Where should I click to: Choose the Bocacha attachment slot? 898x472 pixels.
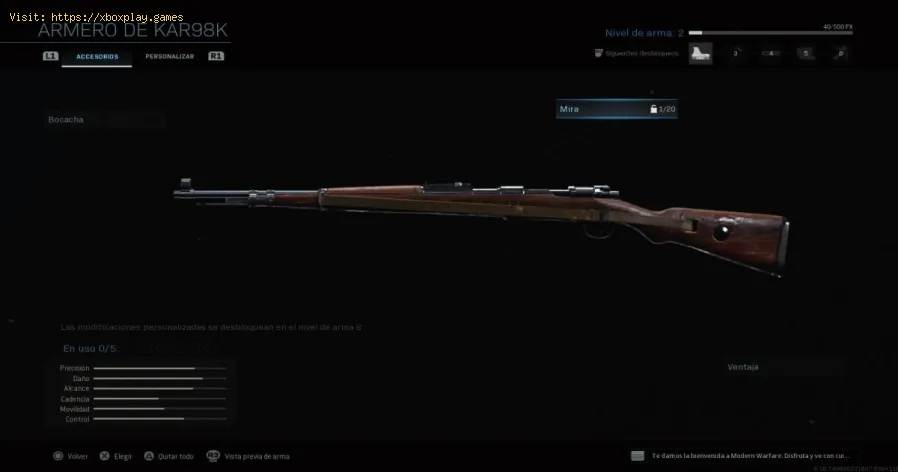tap(105, 120)
